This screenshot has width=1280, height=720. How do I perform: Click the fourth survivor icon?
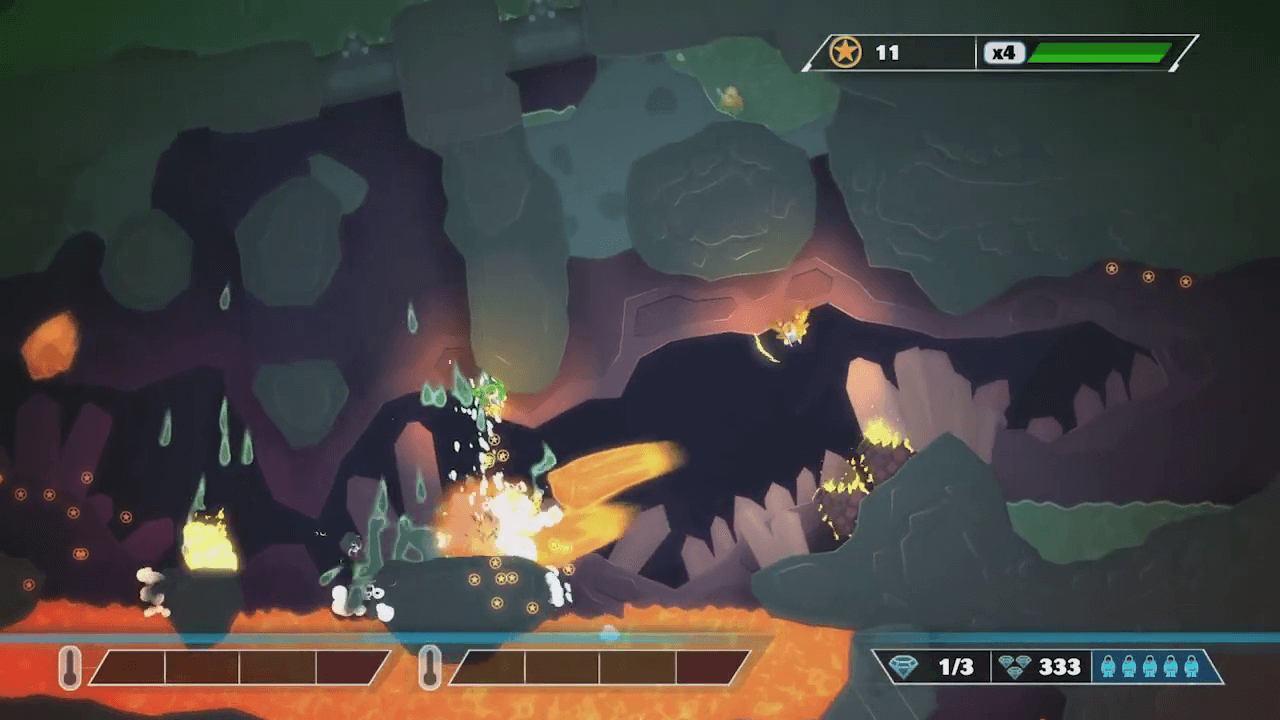click(1170, 667)
